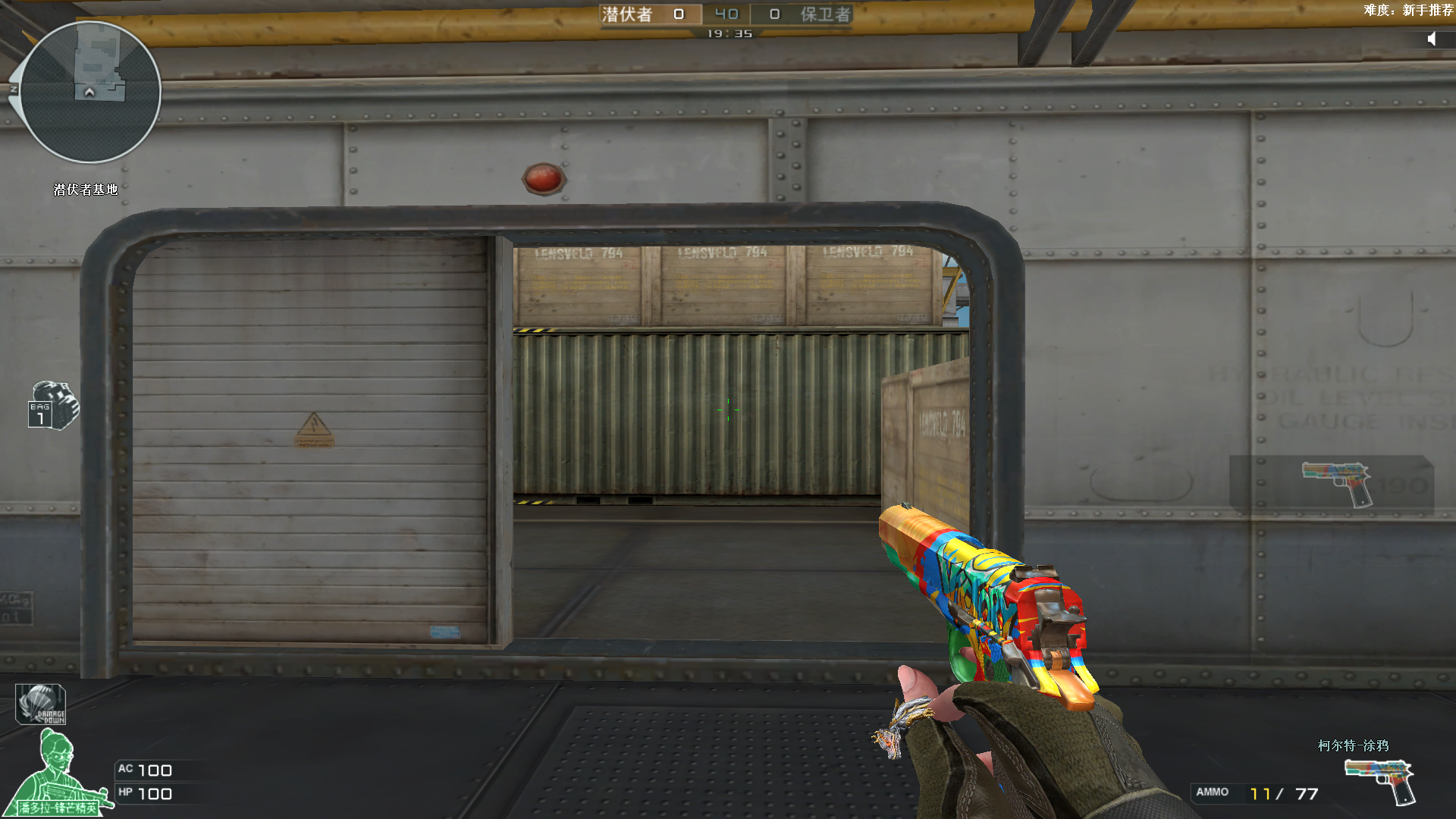Click the circular minimap radar
This screenshot has height=819, width=1456.
click(x=90, y=92)
